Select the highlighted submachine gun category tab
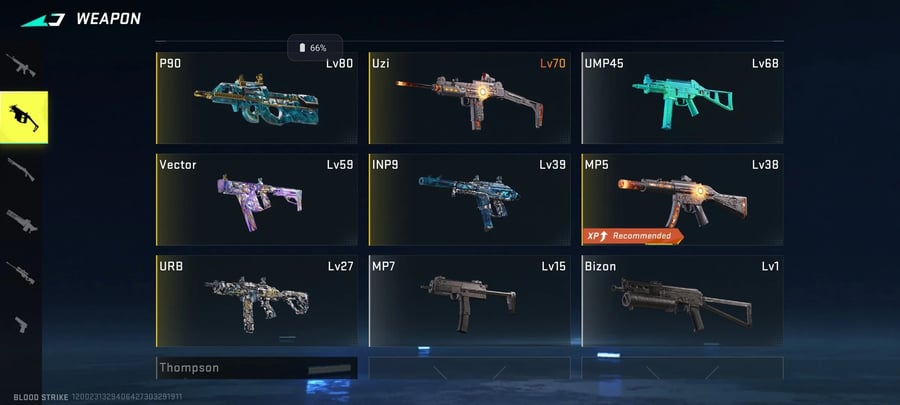Screen dimensions: 900x405 (x=23, y=117)
